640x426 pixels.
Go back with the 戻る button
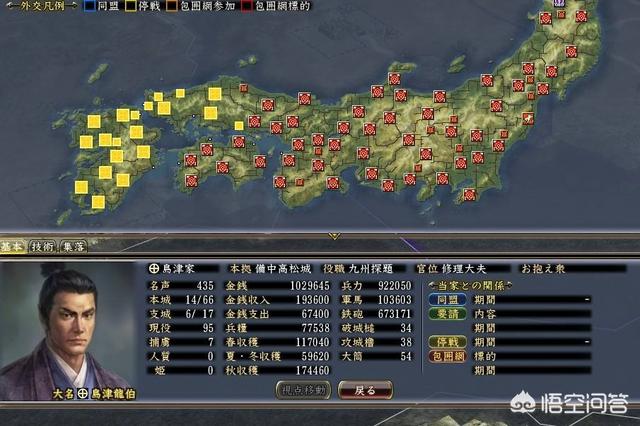[x=365, y=389]
